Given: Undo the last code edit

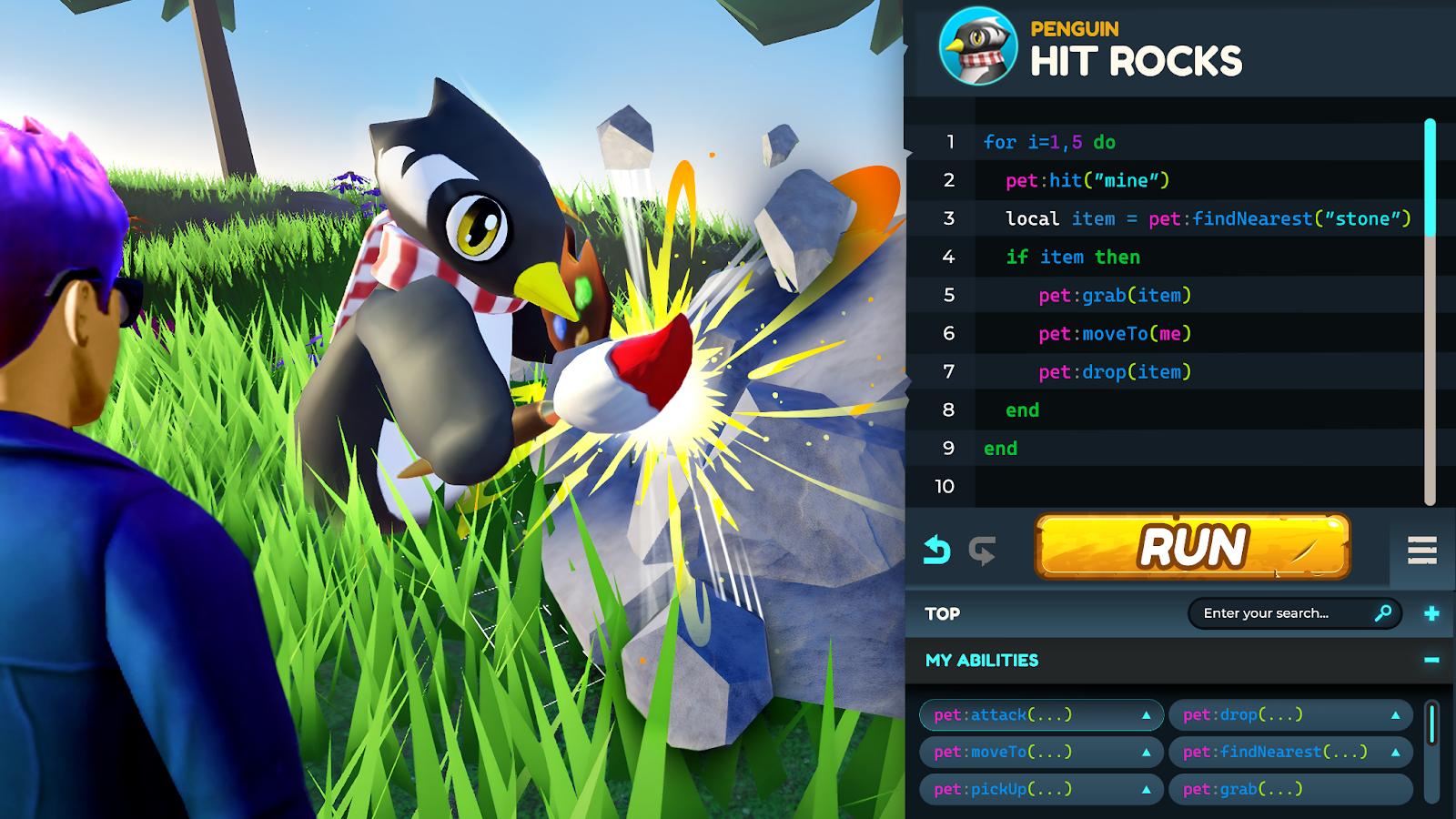Looking at the screenshot, I should pos(936,551).
